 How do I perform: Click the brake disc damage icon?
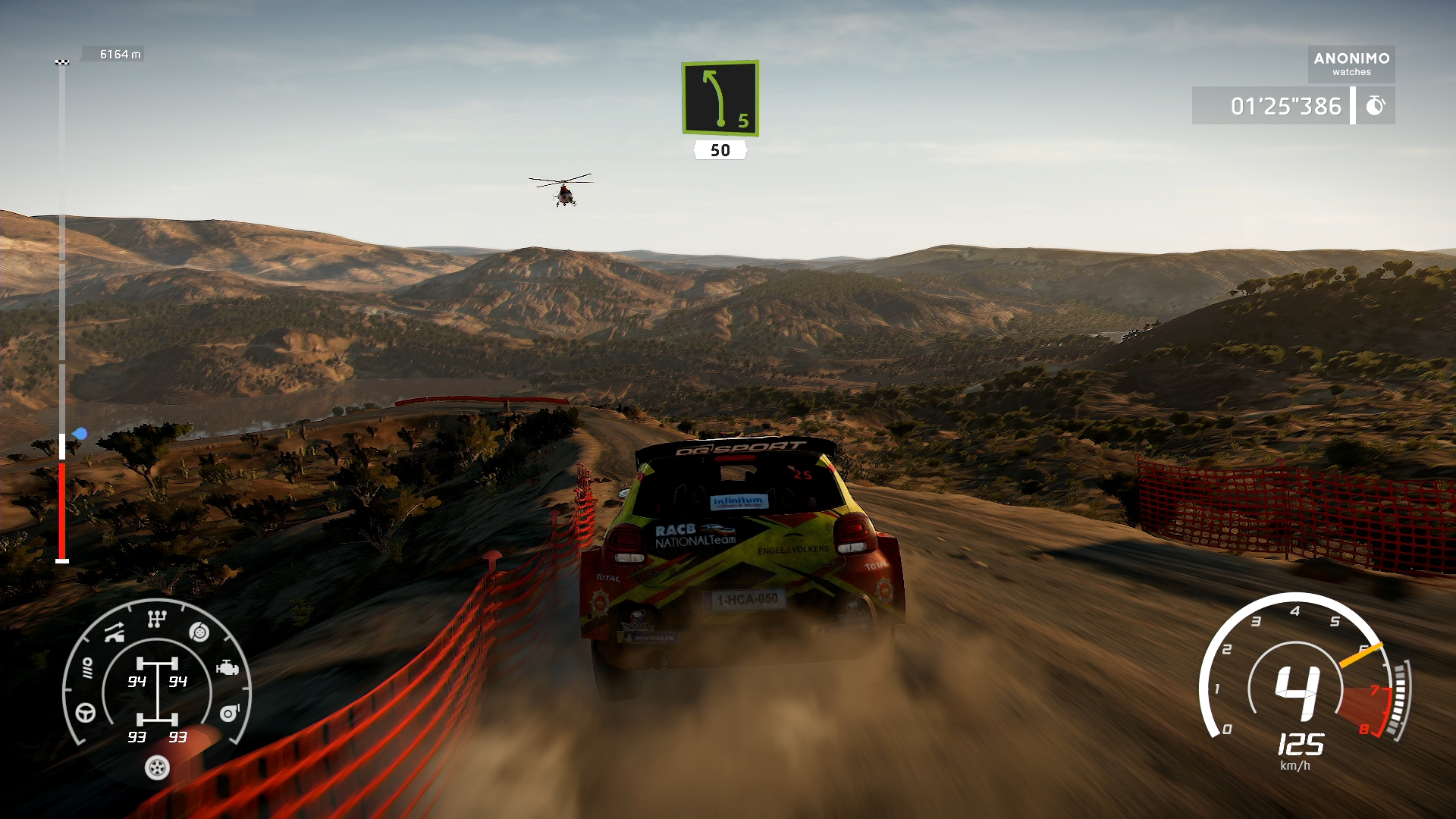pos(199,632)
